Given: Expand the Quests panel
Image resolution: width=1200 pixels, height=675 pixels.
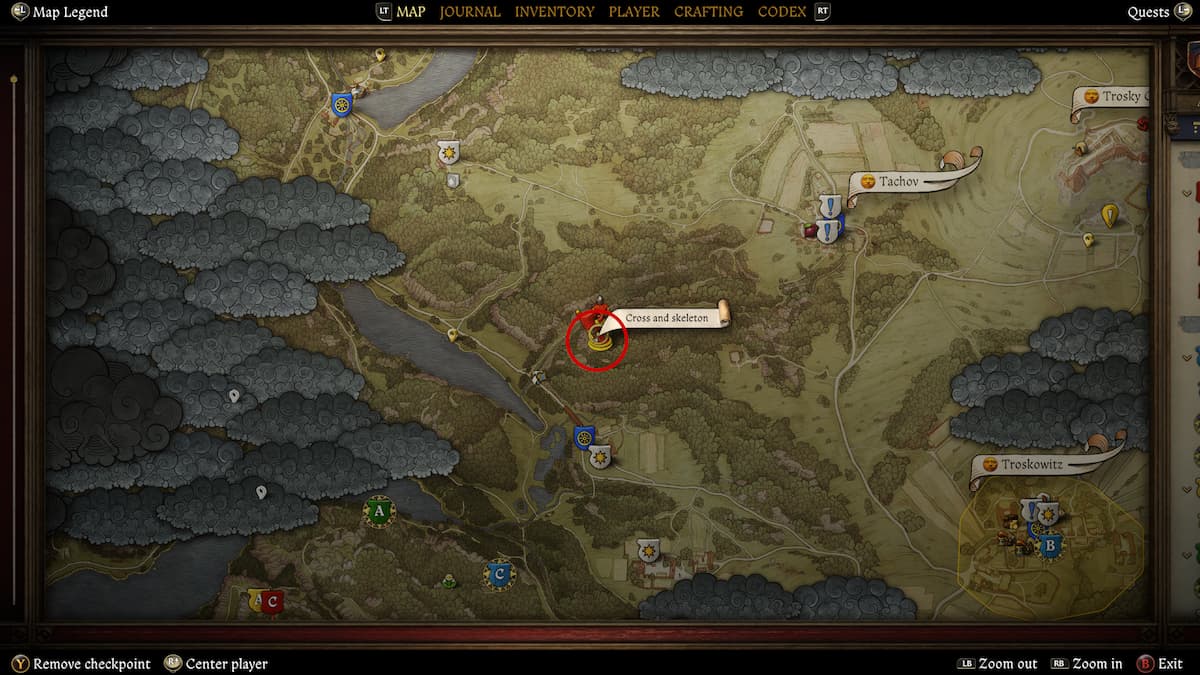Looking at the screenshot, I should [1148, 12].
